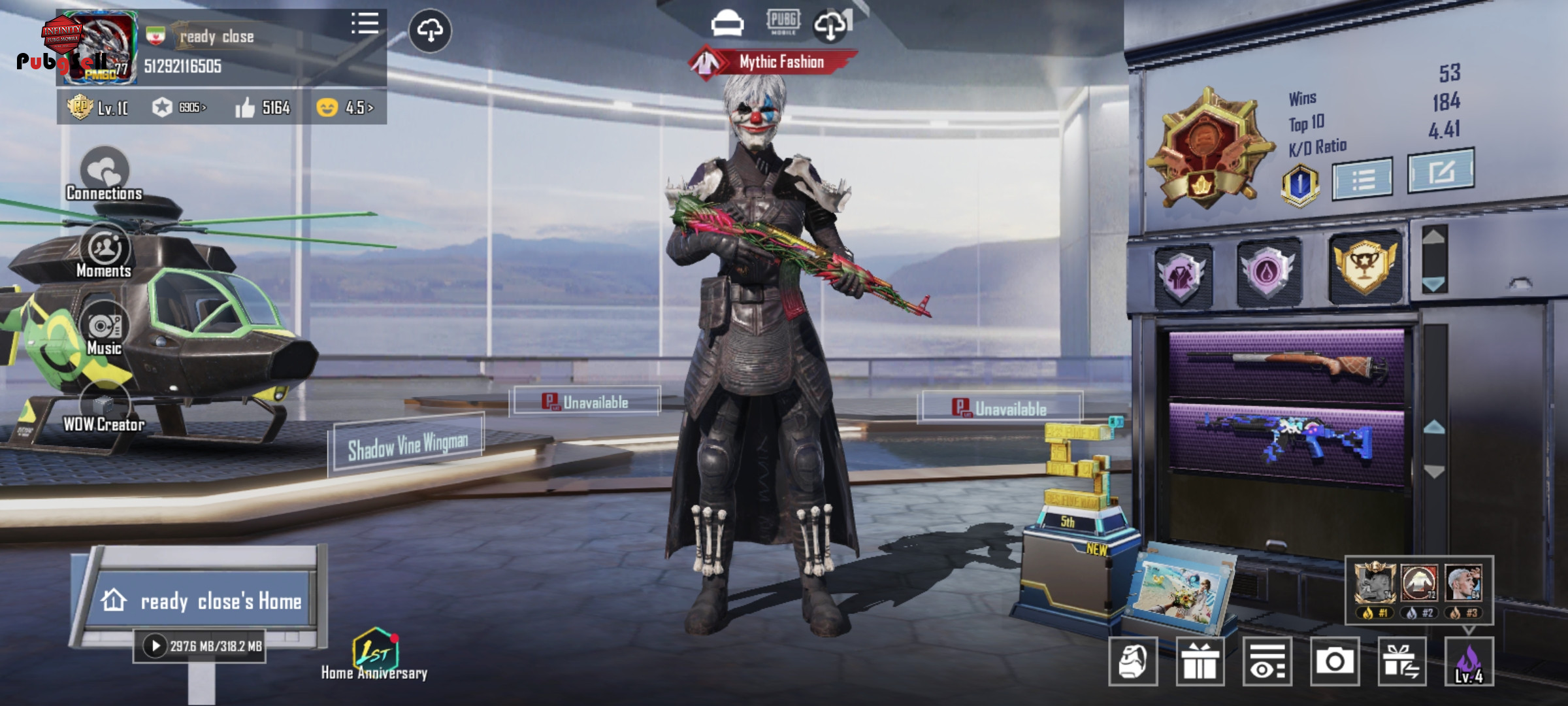This screenshot has height=706, width=1568.
Task: Visit ready close's Home
Action: coord(204,601)
